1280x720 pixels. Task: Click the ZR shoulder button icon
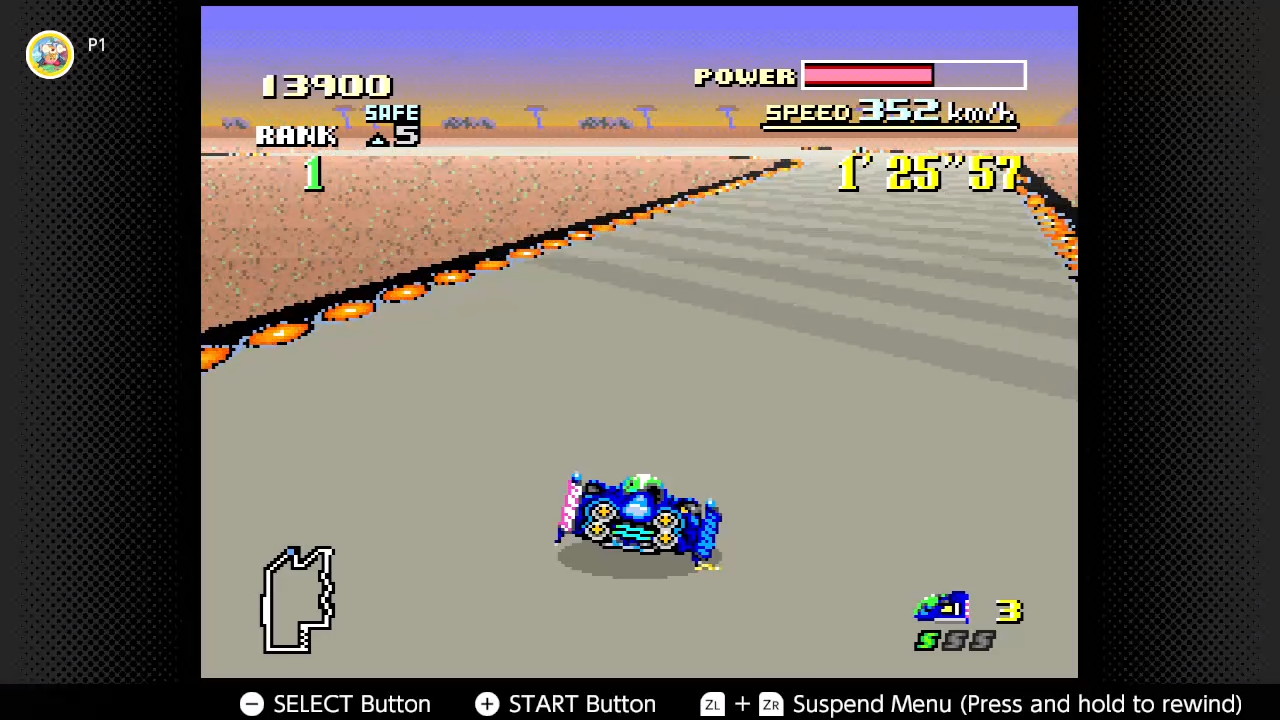(x=770, y=704)
